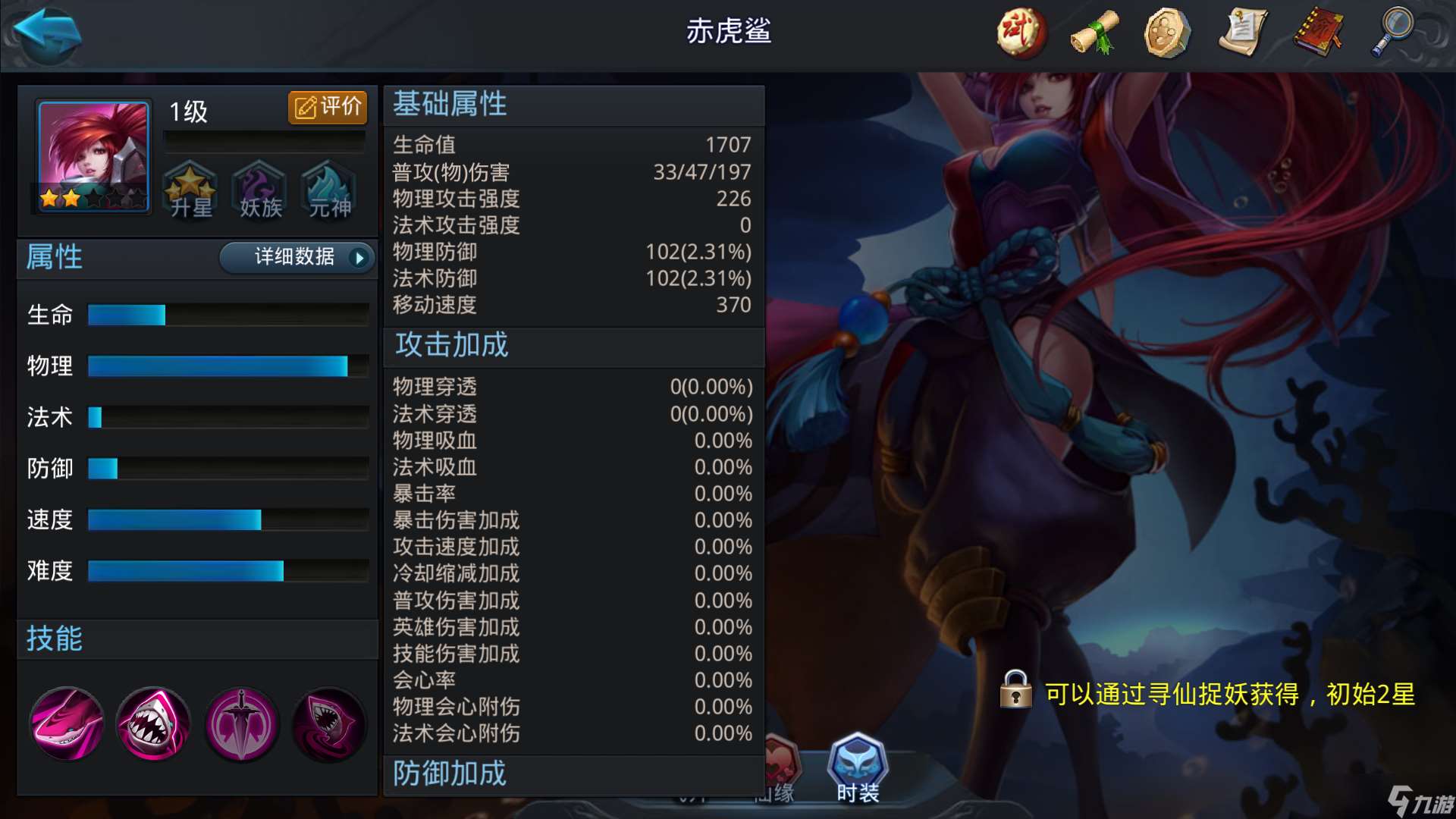View the first shark skill icon
Viewport: 1456px width, 819px height.
pos(66,724)
